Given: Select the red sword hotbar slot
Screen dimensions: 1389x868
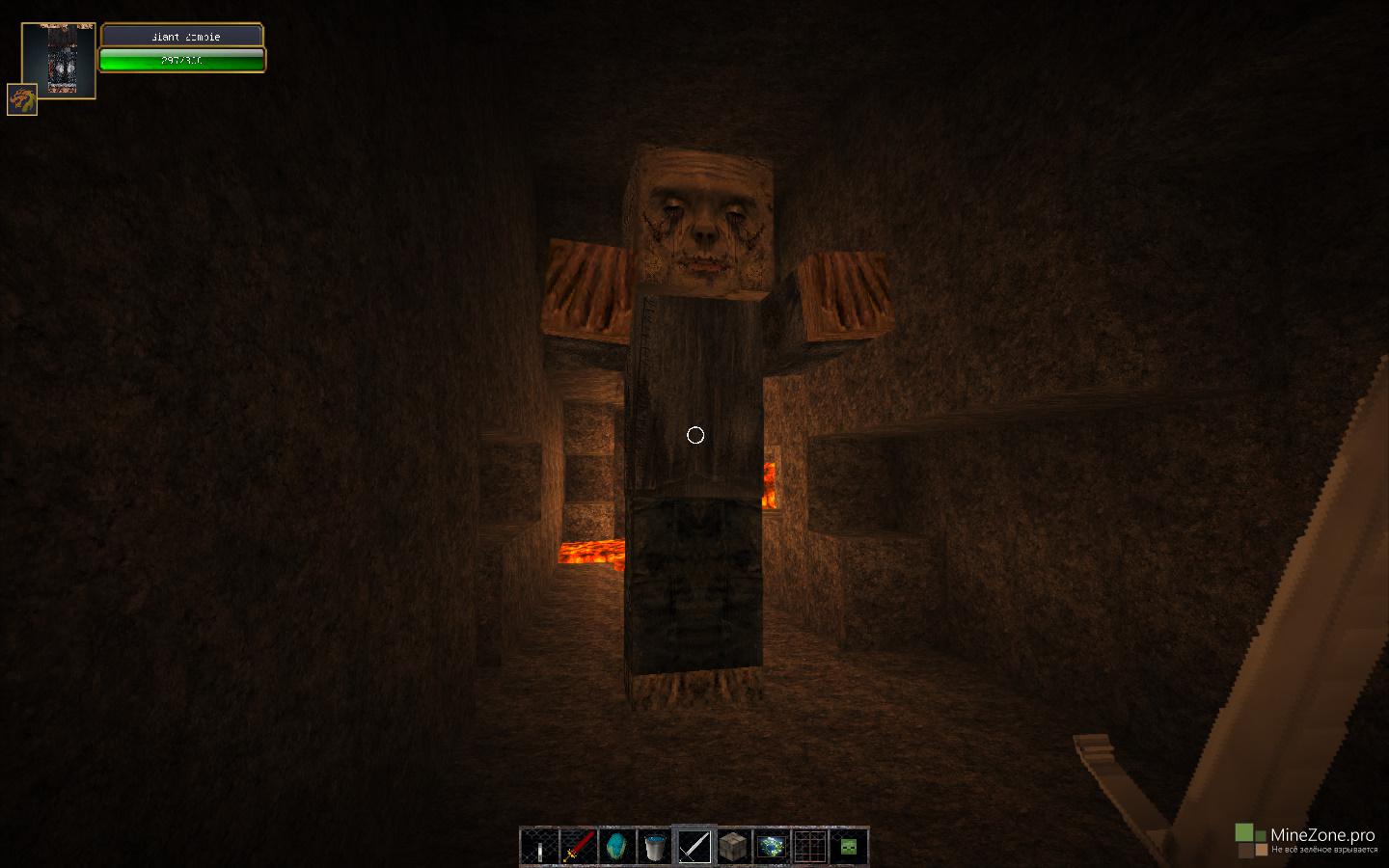Looking at the screenshot, I should click(579, 847).
